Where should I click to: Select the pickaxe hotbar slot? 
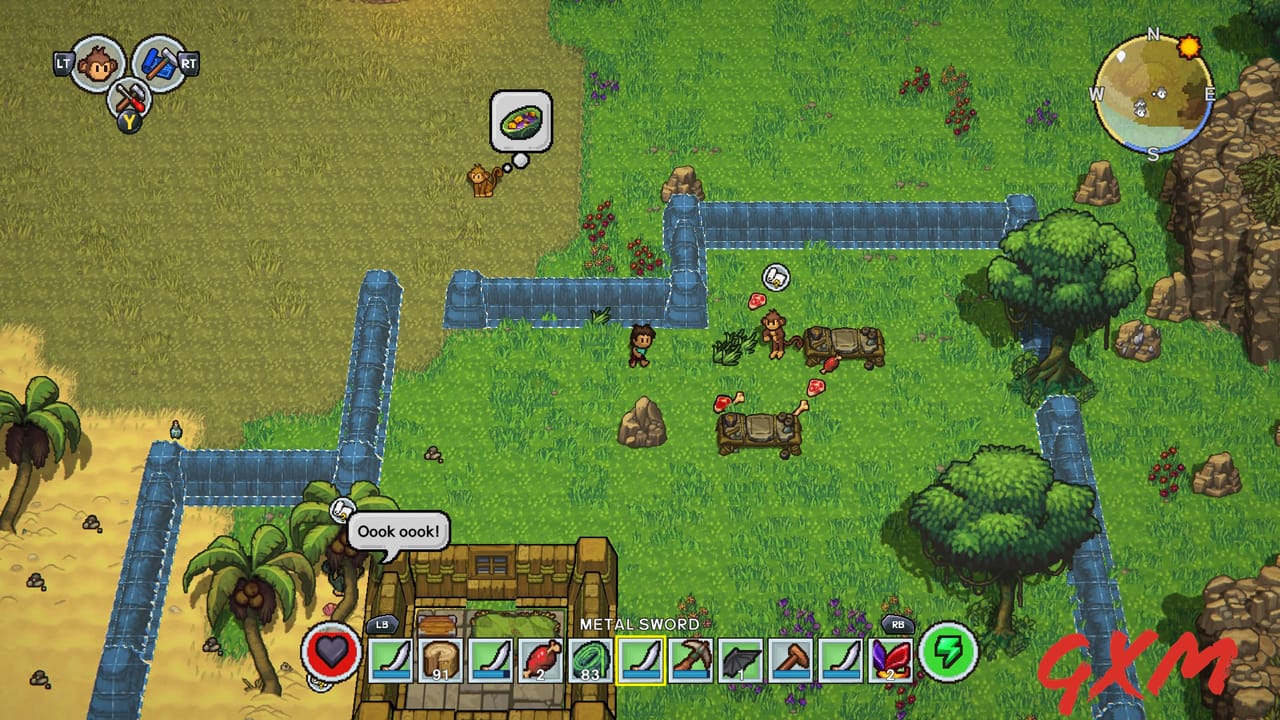click(x=690, y=662)
